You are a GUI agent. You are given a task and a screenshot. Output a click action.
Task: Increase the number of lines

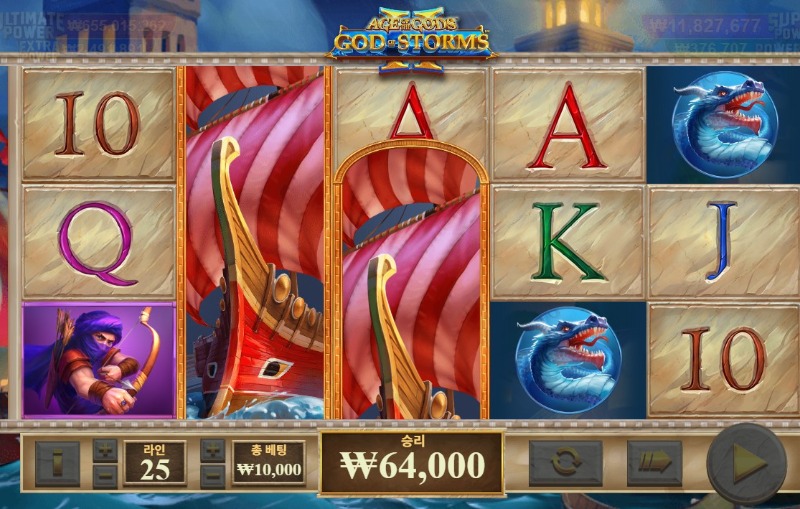(105, 450)
